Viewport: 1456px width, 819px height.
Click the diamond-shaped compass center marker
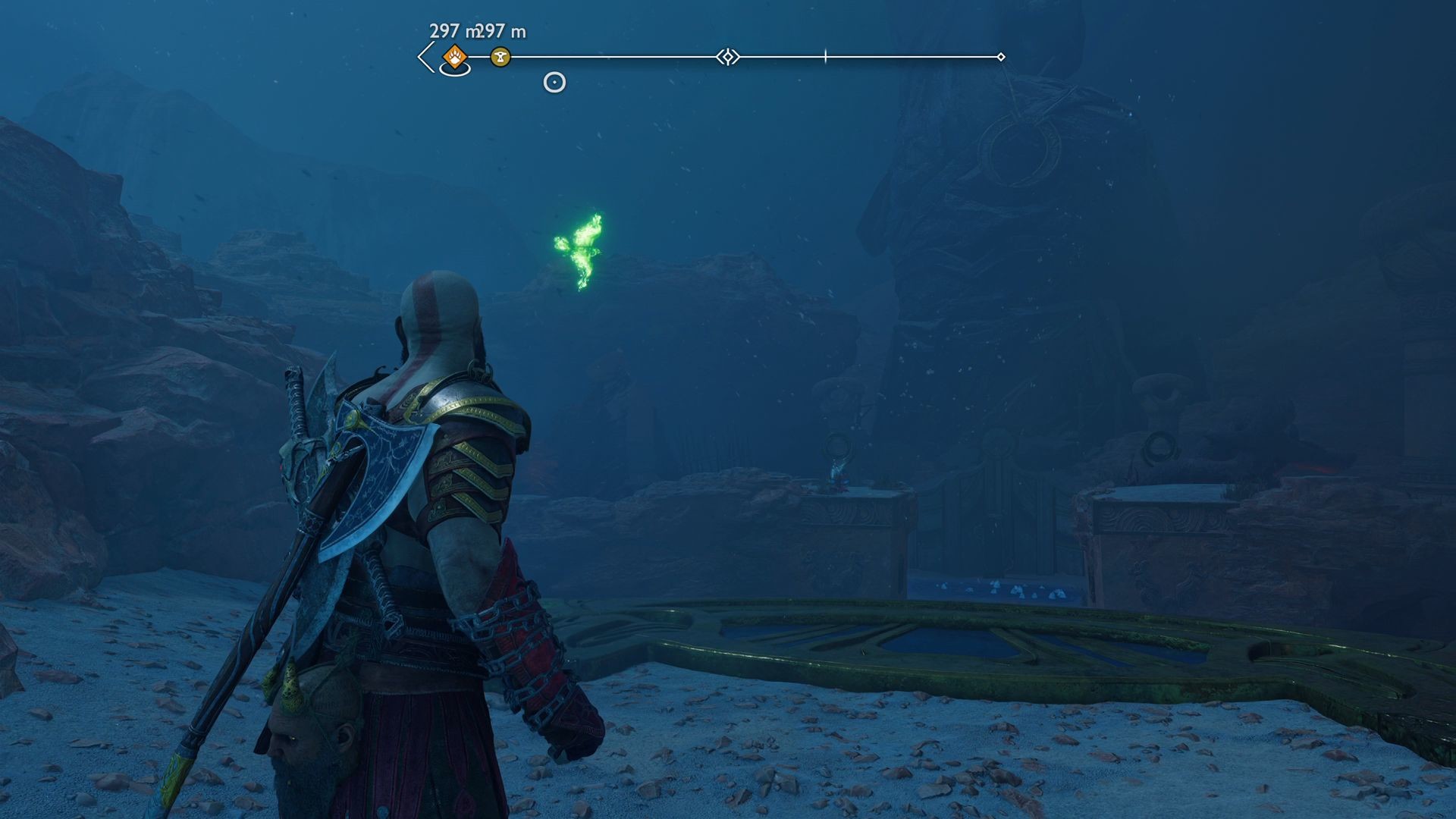coord(729,55)
